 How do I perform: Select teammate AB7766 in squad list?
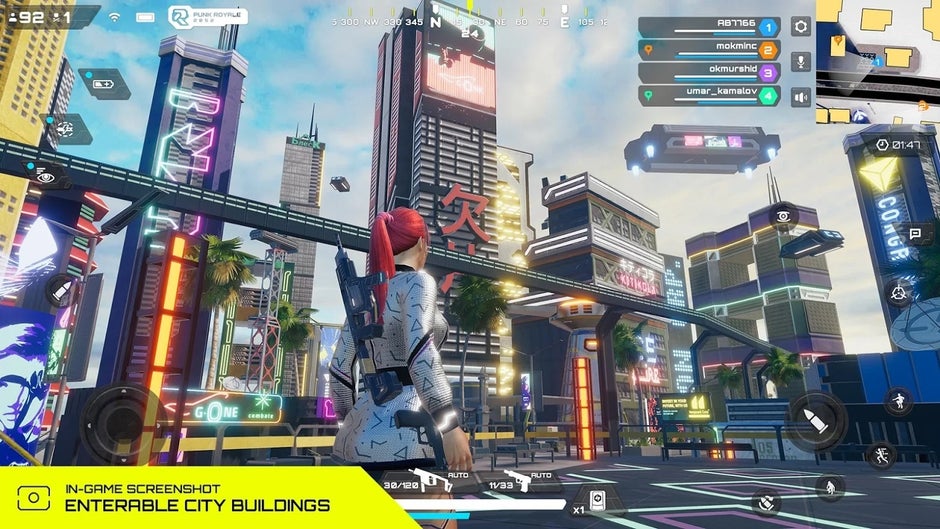708,27
